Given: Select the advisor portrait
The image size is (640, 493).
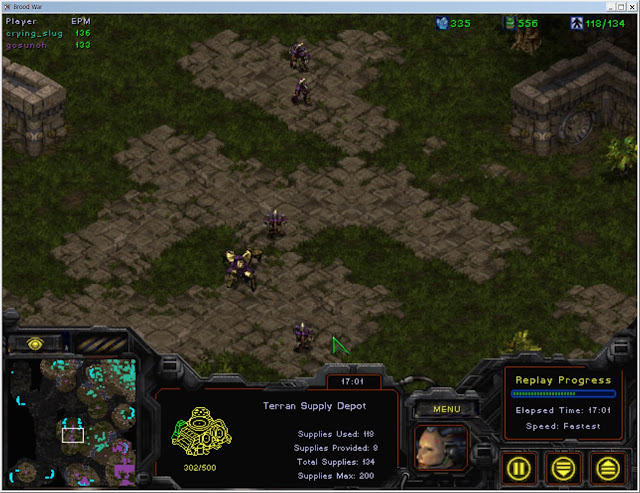Looking at the screenshot, I should [441, 448].
